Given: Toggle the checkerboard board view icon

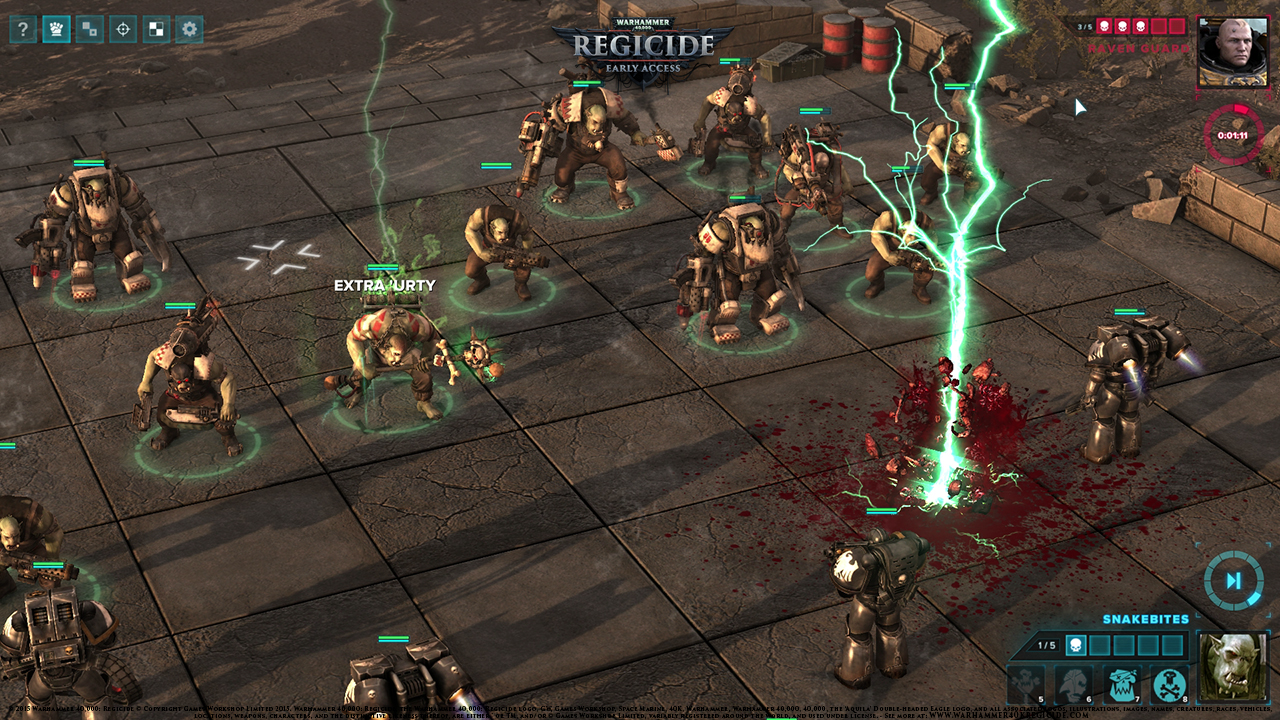Looking at the screenshot, I should click(155, 29).
